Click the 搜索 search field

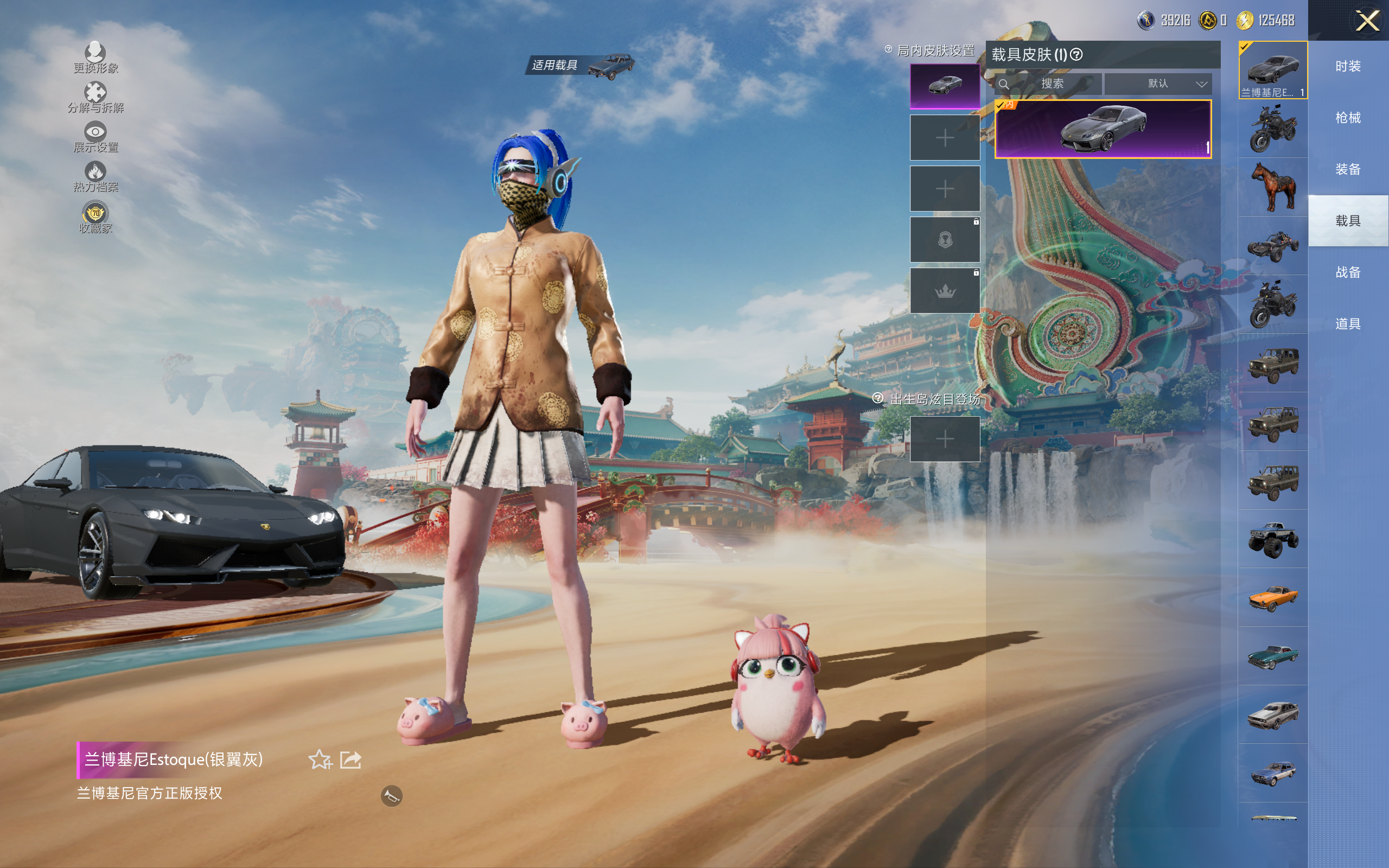pyautogui.click(x=1052, y=84)
